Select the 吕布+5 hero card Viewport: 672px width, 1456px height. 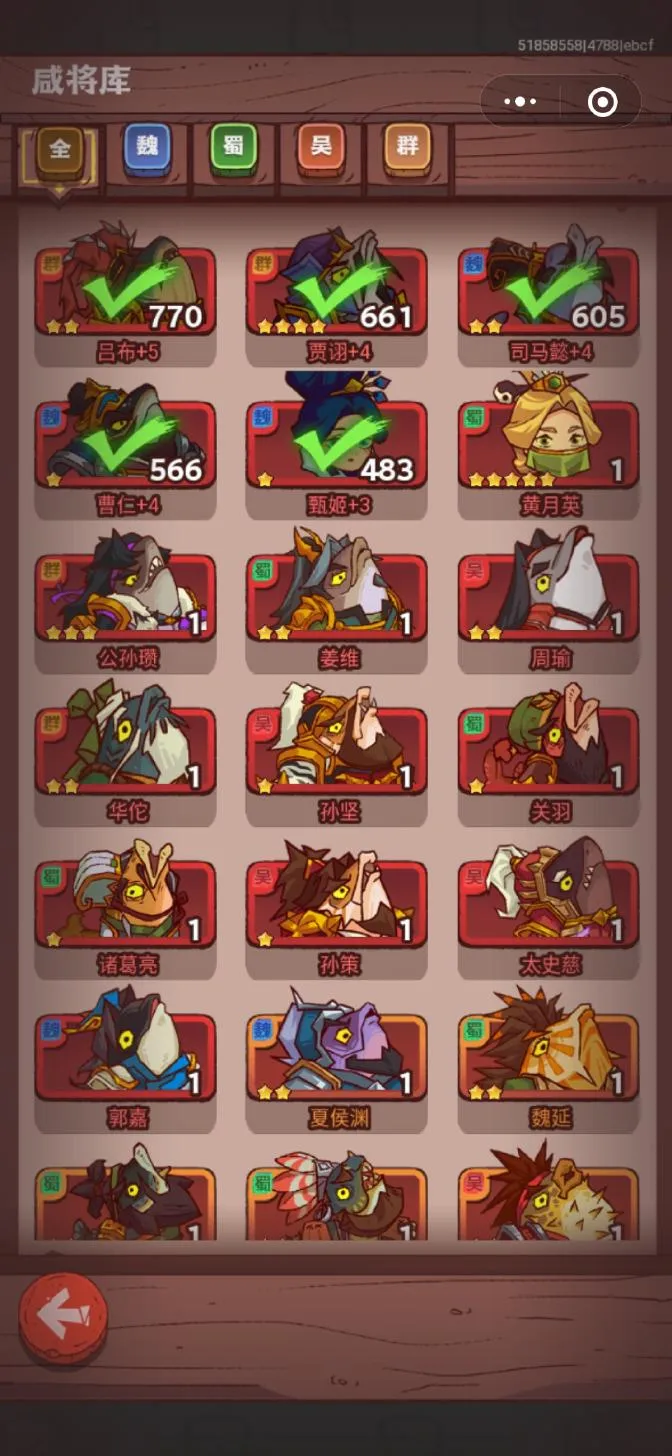pos(126,292)
